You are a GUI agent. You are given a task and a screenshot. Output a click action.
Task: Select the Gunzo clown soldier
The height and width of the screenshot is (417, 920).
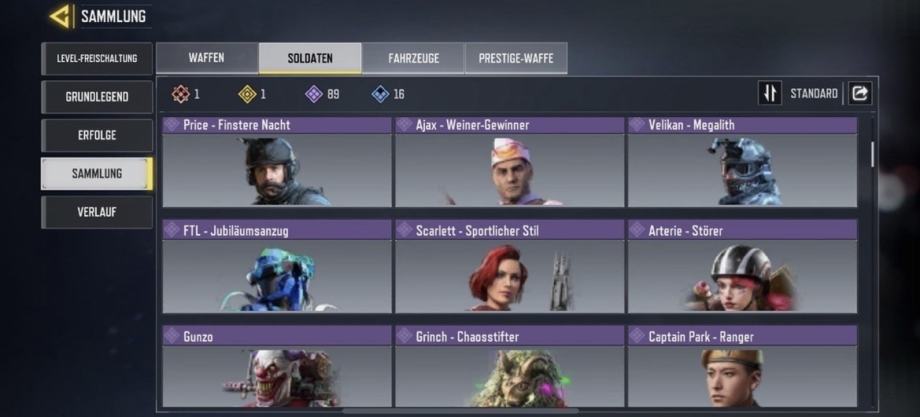(x=276, y=368)
